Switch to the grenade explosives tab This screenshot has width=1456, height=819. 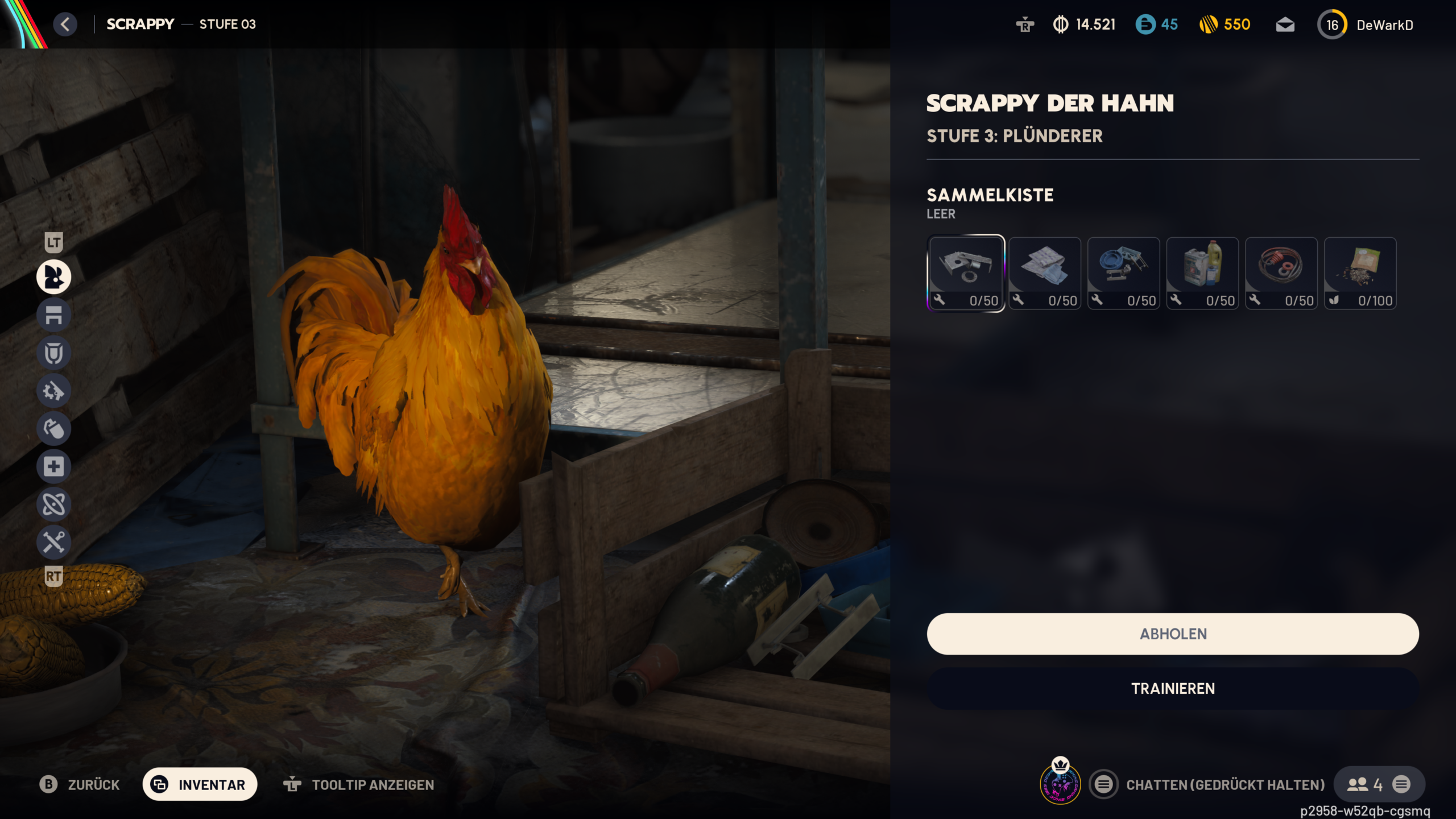click(54, 428)
